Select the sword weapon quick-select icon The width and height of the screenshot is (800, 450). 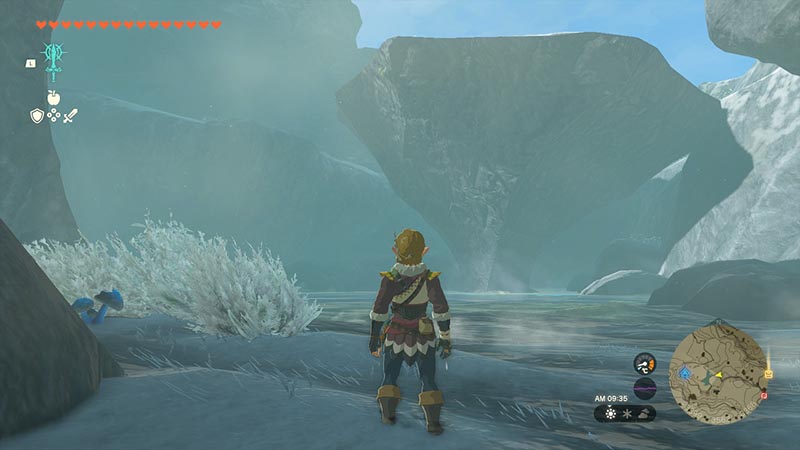pos(70,116)
